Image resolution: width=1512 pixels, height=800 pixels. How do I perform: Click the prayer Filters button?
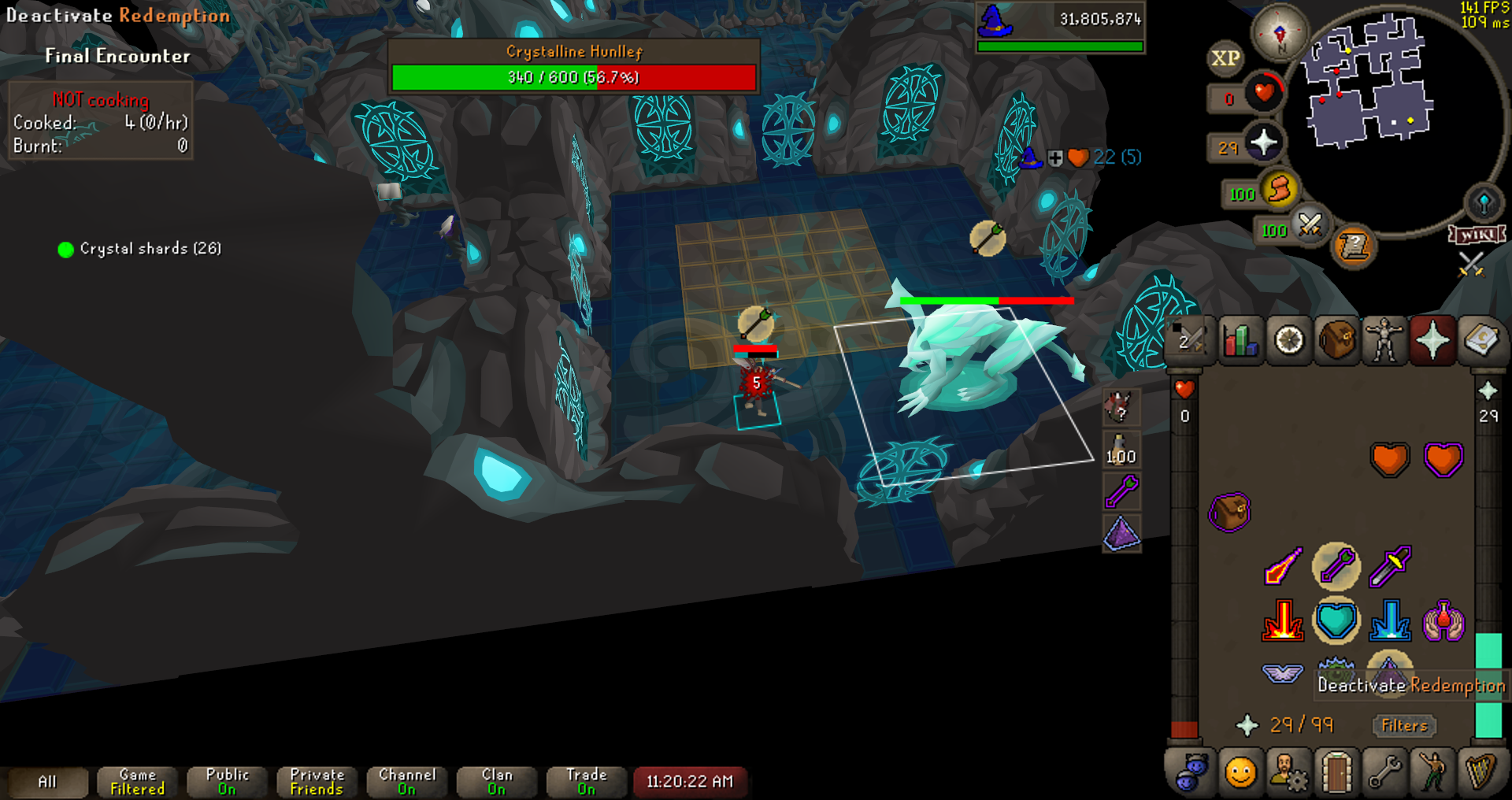(x=1404, y=725)
